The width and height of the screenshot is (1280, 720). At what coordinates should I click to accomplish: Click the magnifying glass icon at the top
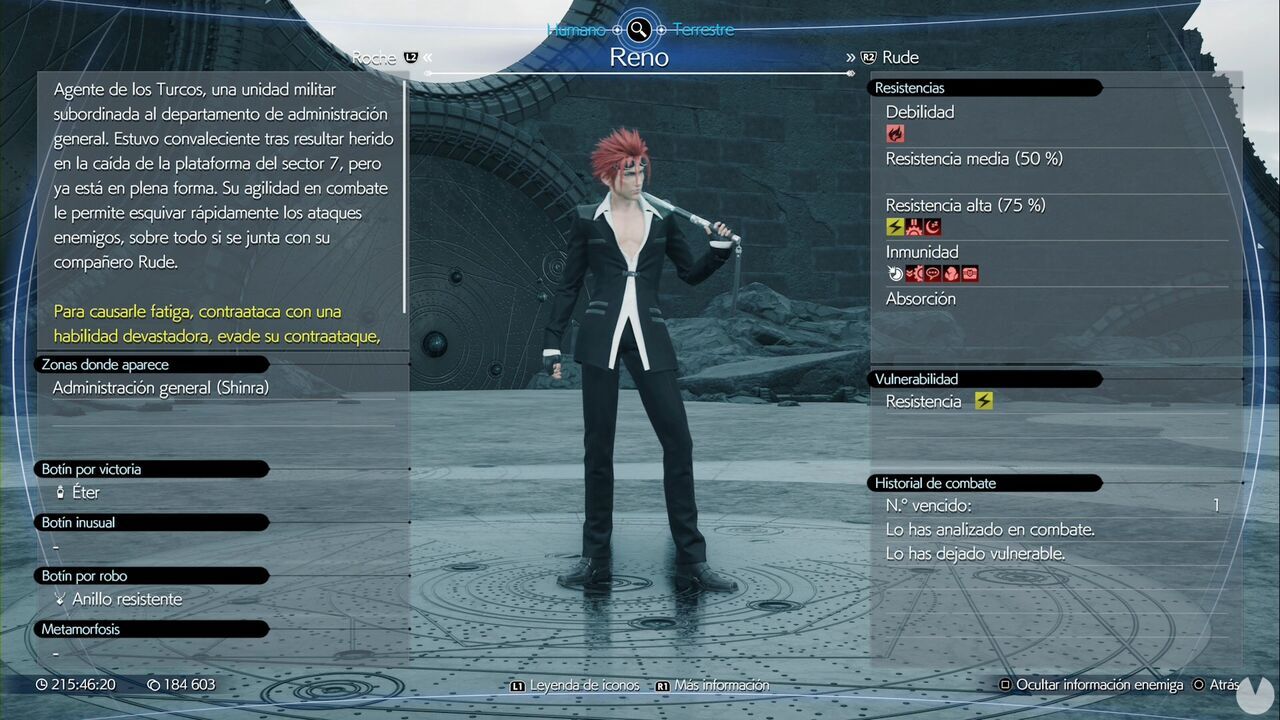pos(638,29)
